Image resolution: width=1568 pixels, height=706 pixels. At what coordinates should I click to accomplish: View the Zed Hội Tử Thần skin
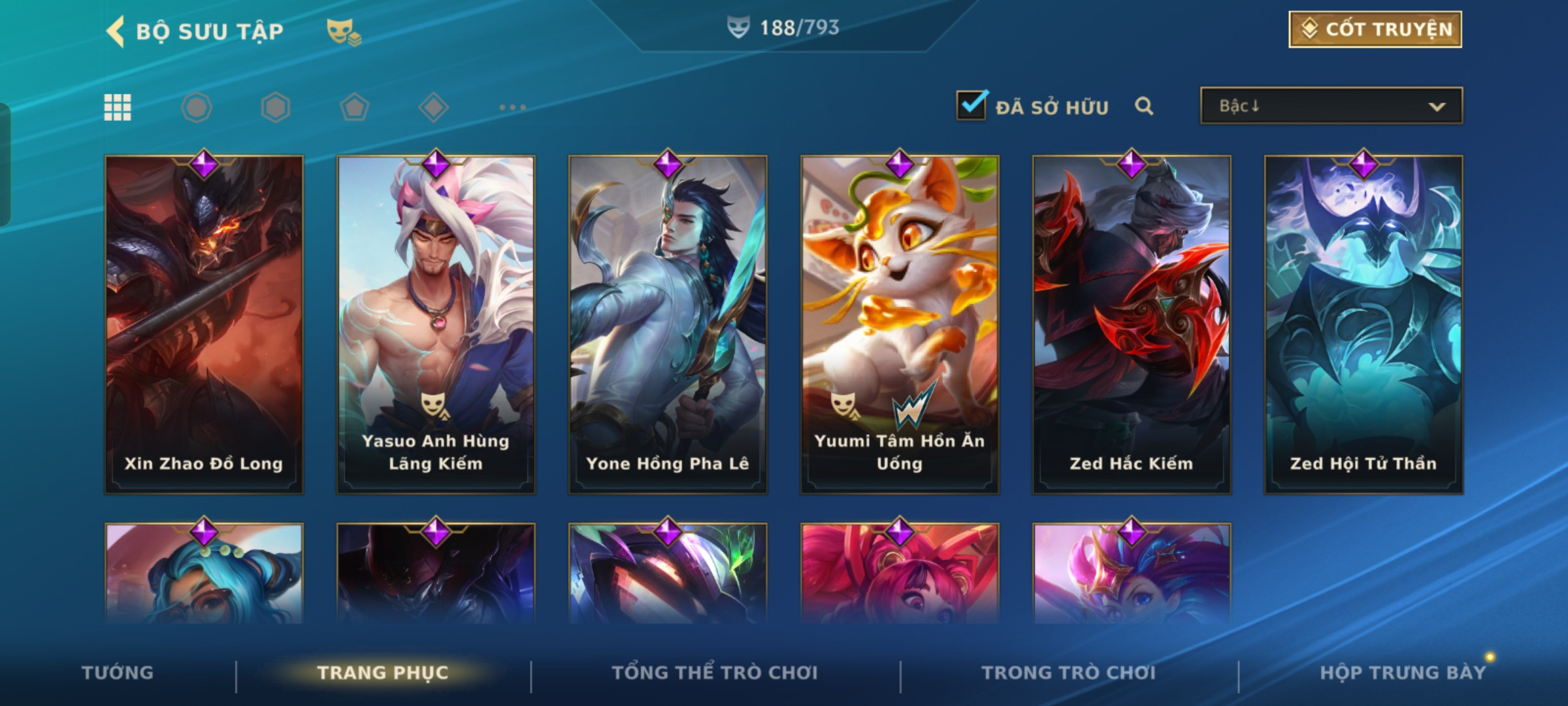(x=1364, y=324)
